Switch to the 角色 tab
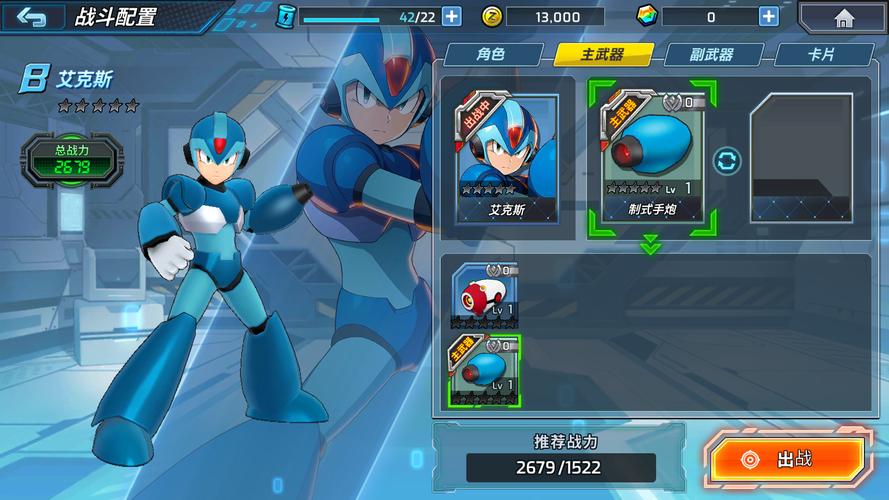The height and width of the screenshot is (500, 889). pyautogui.click(x=490, y=55)
